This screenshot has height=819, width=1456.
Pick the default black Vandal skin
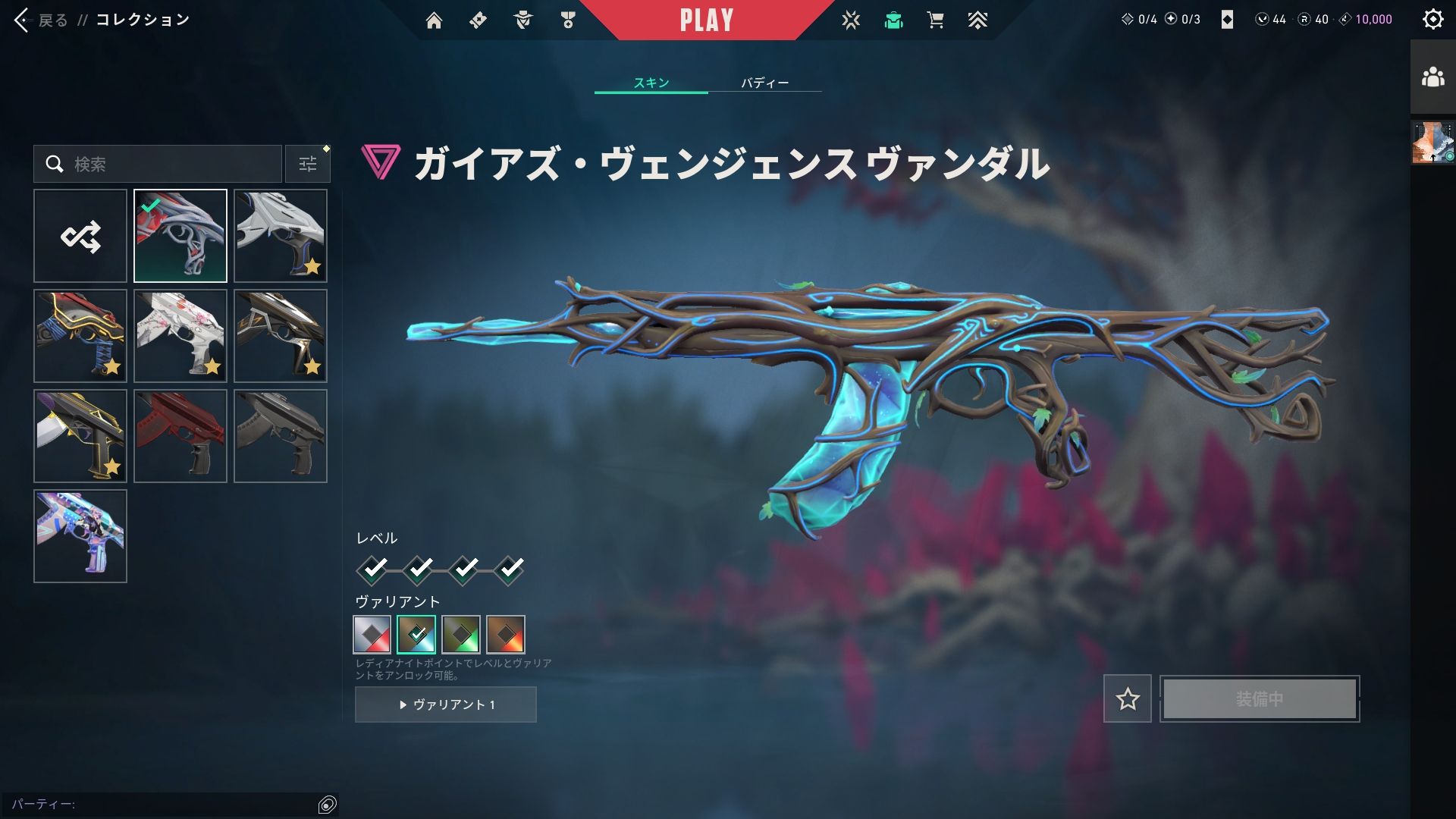click(x=281, y=436)
